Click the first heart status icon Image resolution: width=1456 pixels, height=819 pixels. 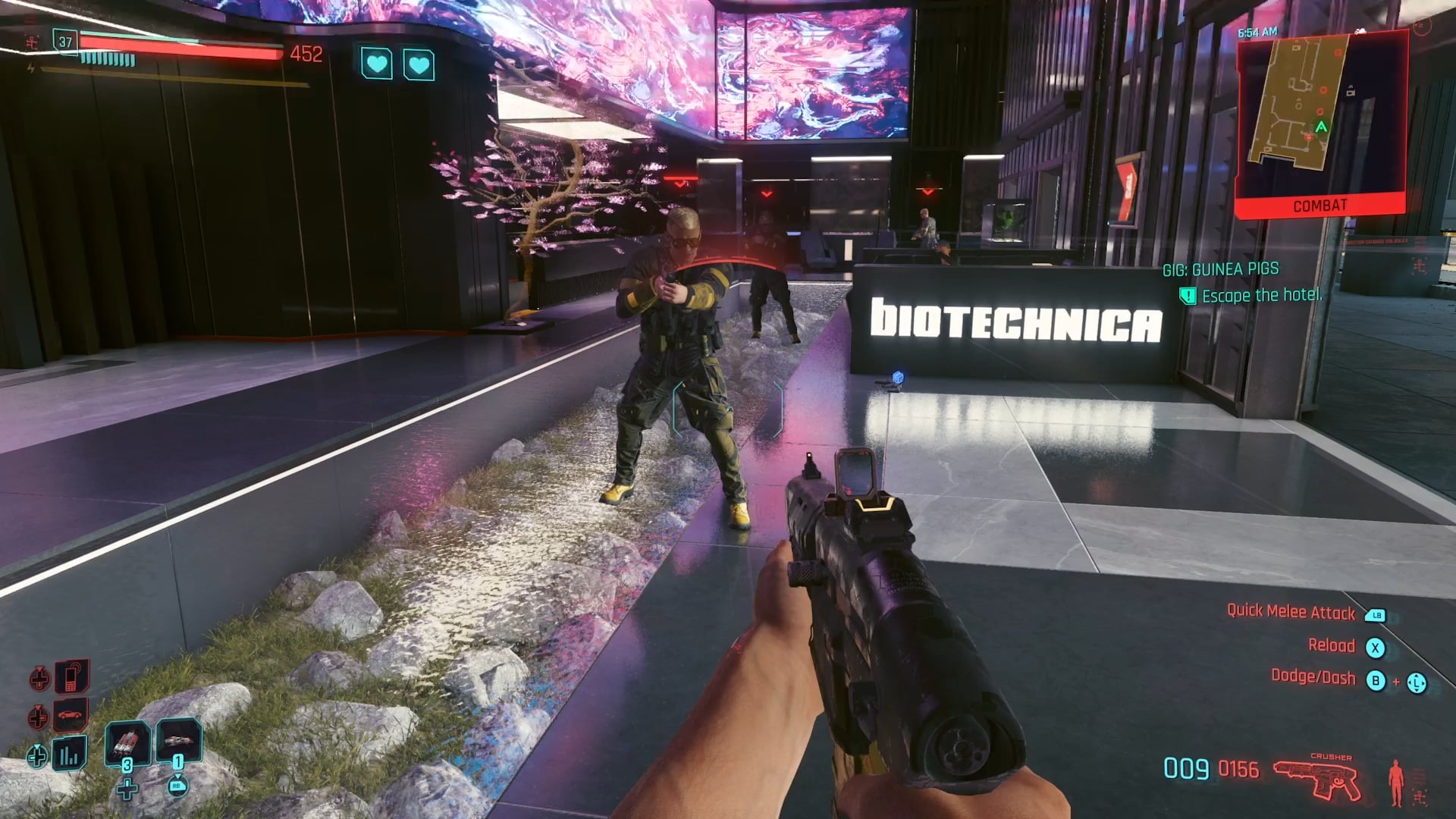pos(377,64)
